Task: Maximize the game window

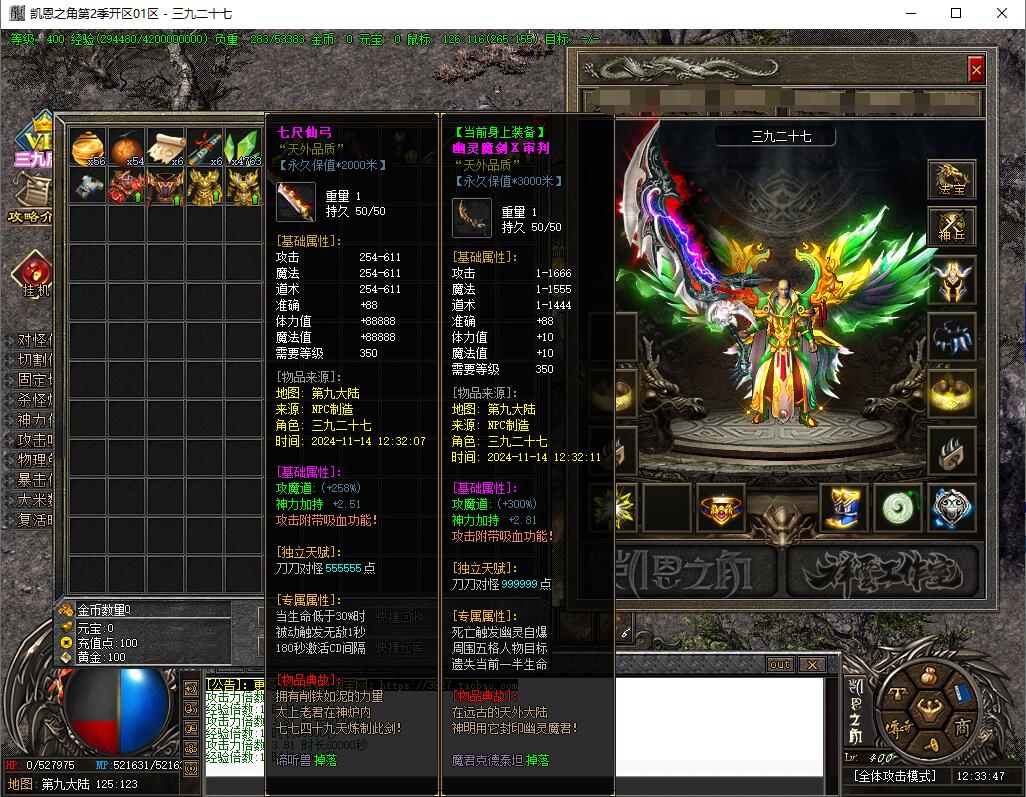Action: 956,13
